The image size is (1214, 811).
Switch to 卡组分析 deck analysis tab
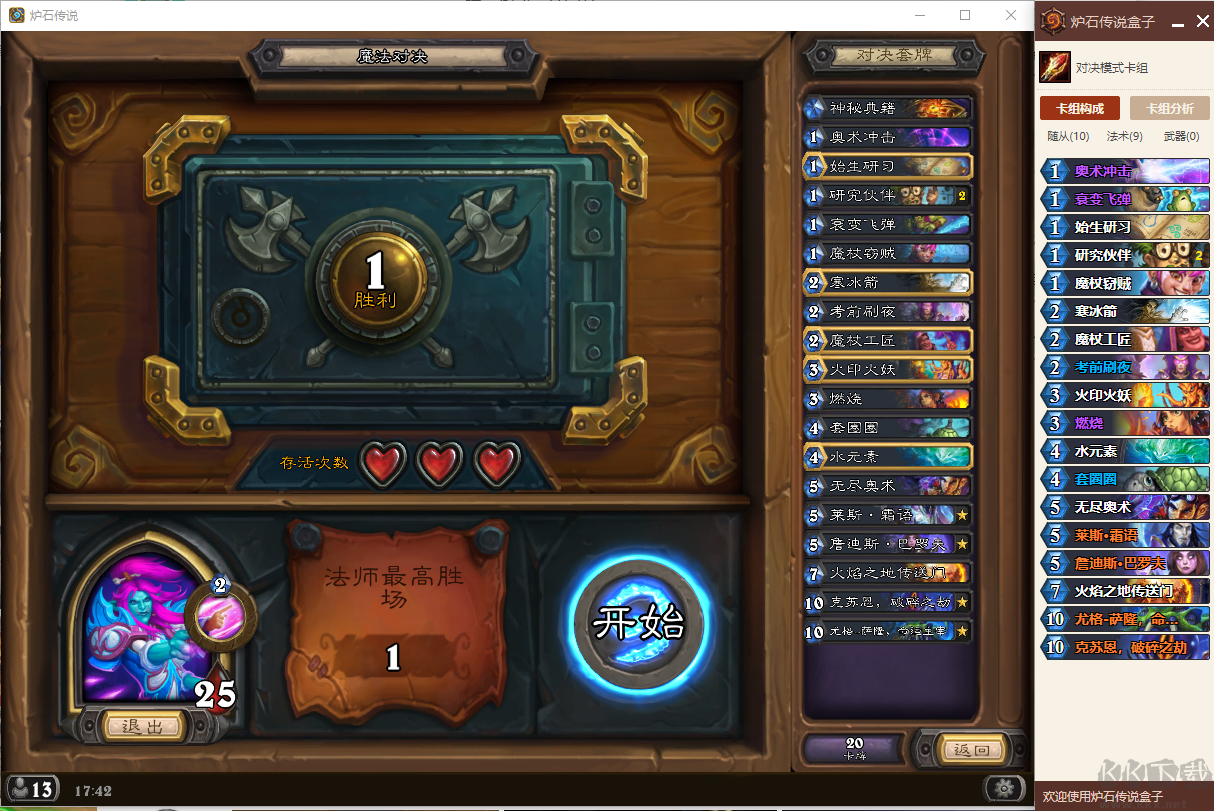(1169, 108)
